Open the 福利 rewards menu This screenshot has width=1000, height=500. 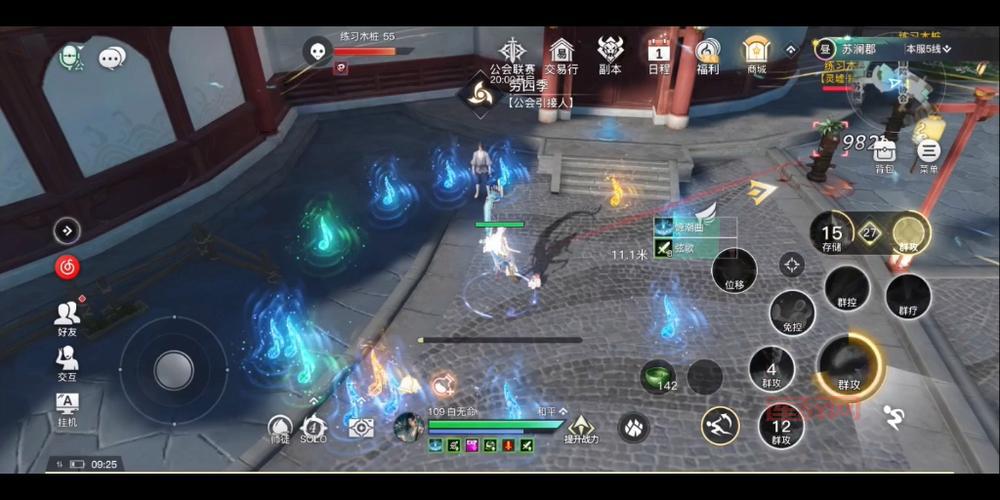(708, 53)
